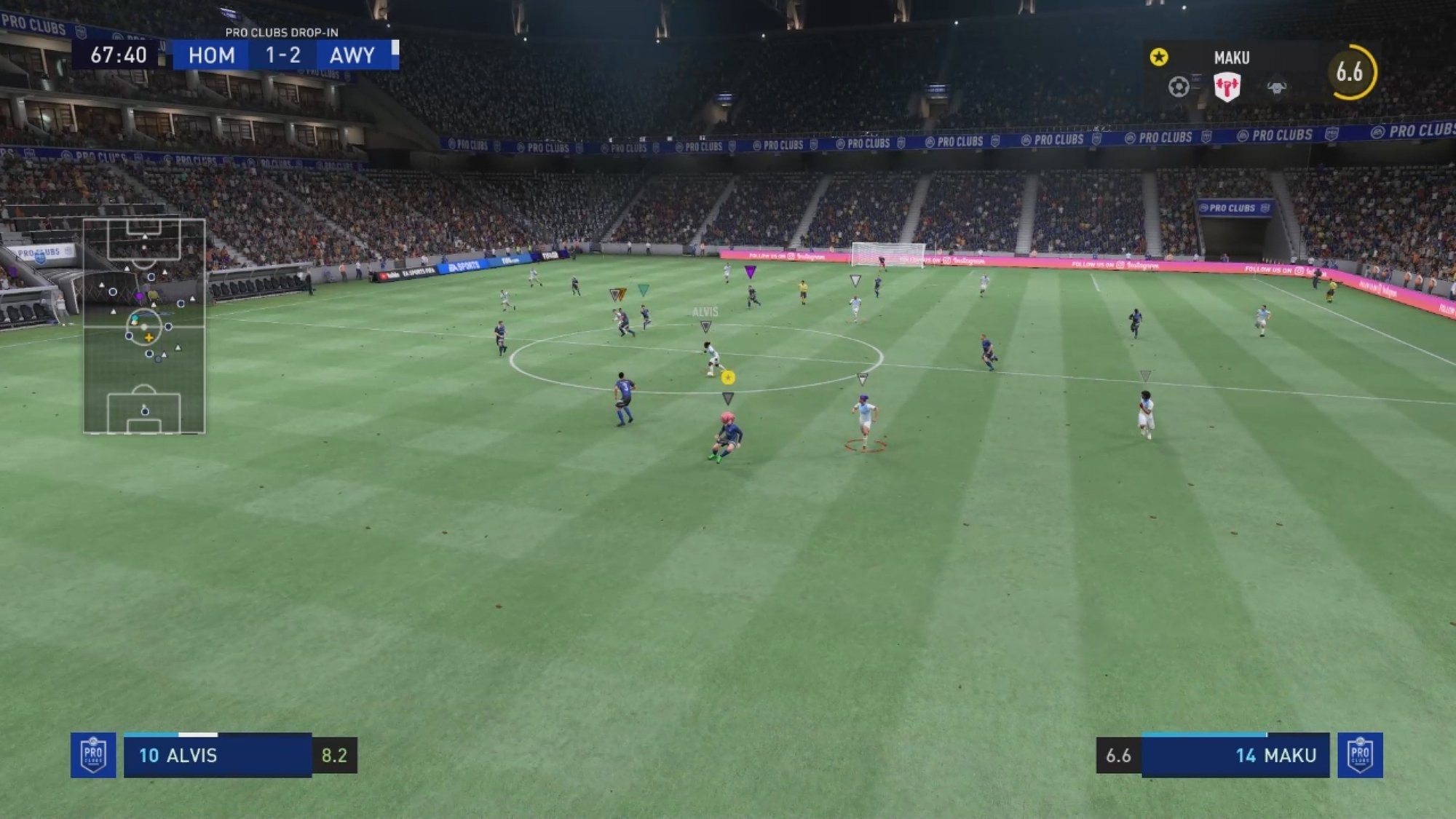This screenshot has height=819, width=1456.
Task: Select the purple triangle indicator above a player
Action: [x=750, y=271]
